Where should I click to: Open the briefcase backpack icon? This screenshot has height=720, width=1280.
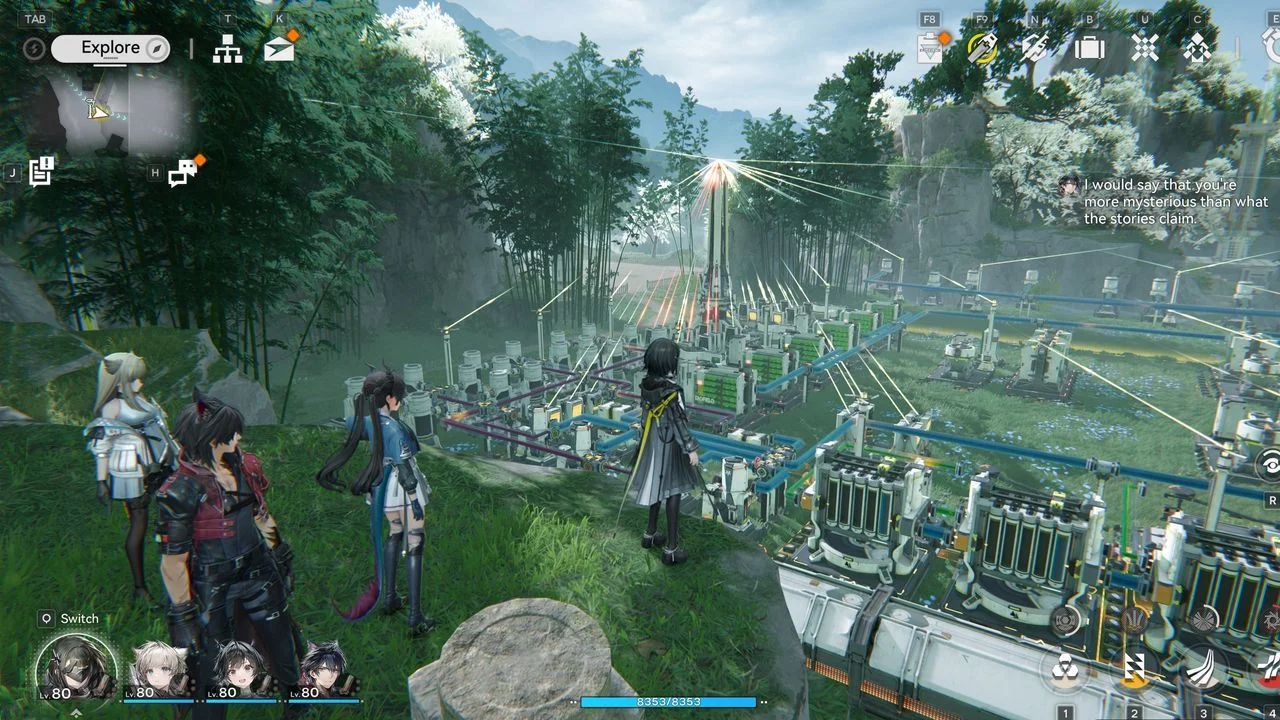(1089, 47)
